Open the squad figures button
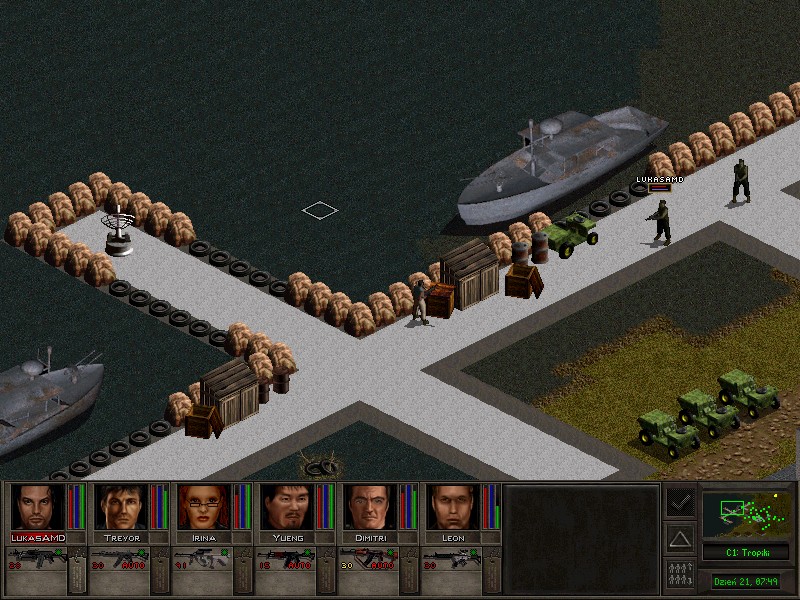This screenshot has width=800, height=600. click(680, 575)
